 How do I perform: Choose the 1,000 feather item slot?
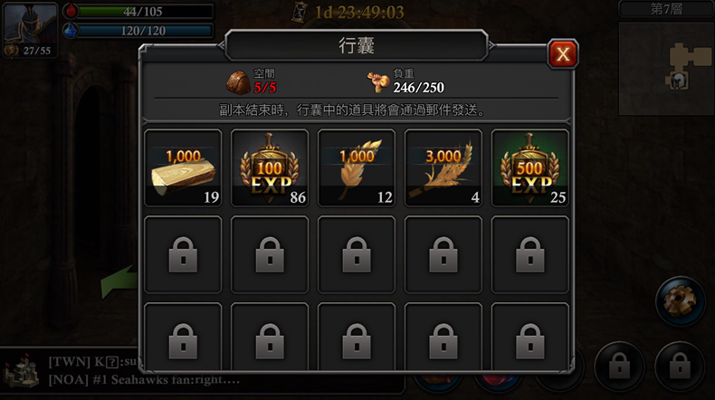(356, 168)
